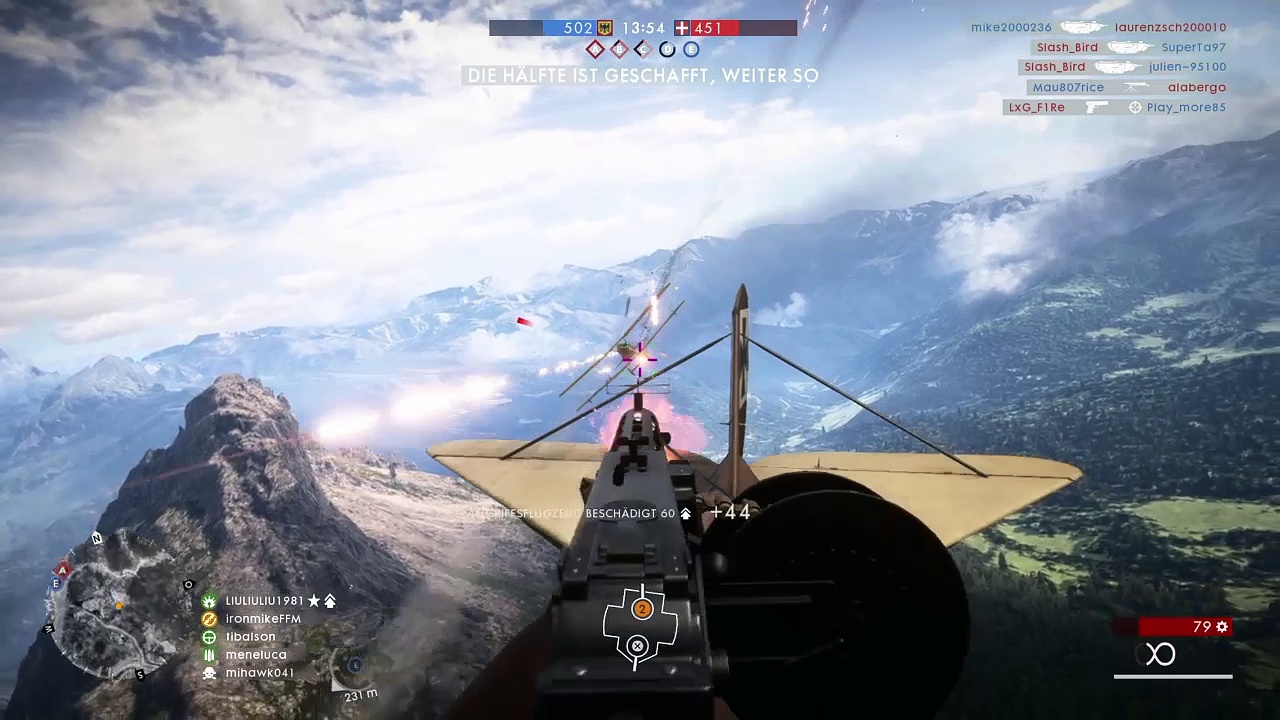Select objective D flag icon in top bar
The height and width of the screenshot is (720, 1280).
point(667,49)
